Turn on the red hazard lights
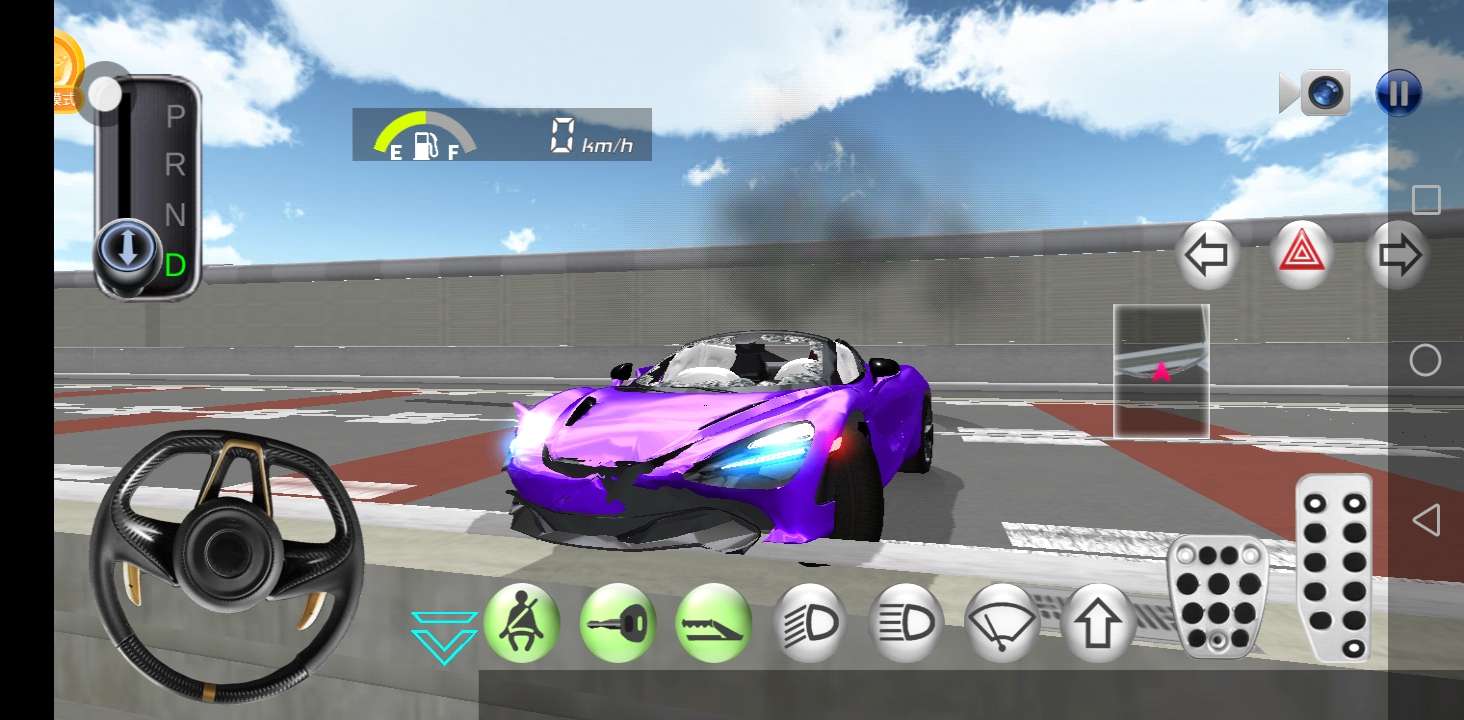The height and width of the screenshot is (720, 1464). (x=1302, y=256)
